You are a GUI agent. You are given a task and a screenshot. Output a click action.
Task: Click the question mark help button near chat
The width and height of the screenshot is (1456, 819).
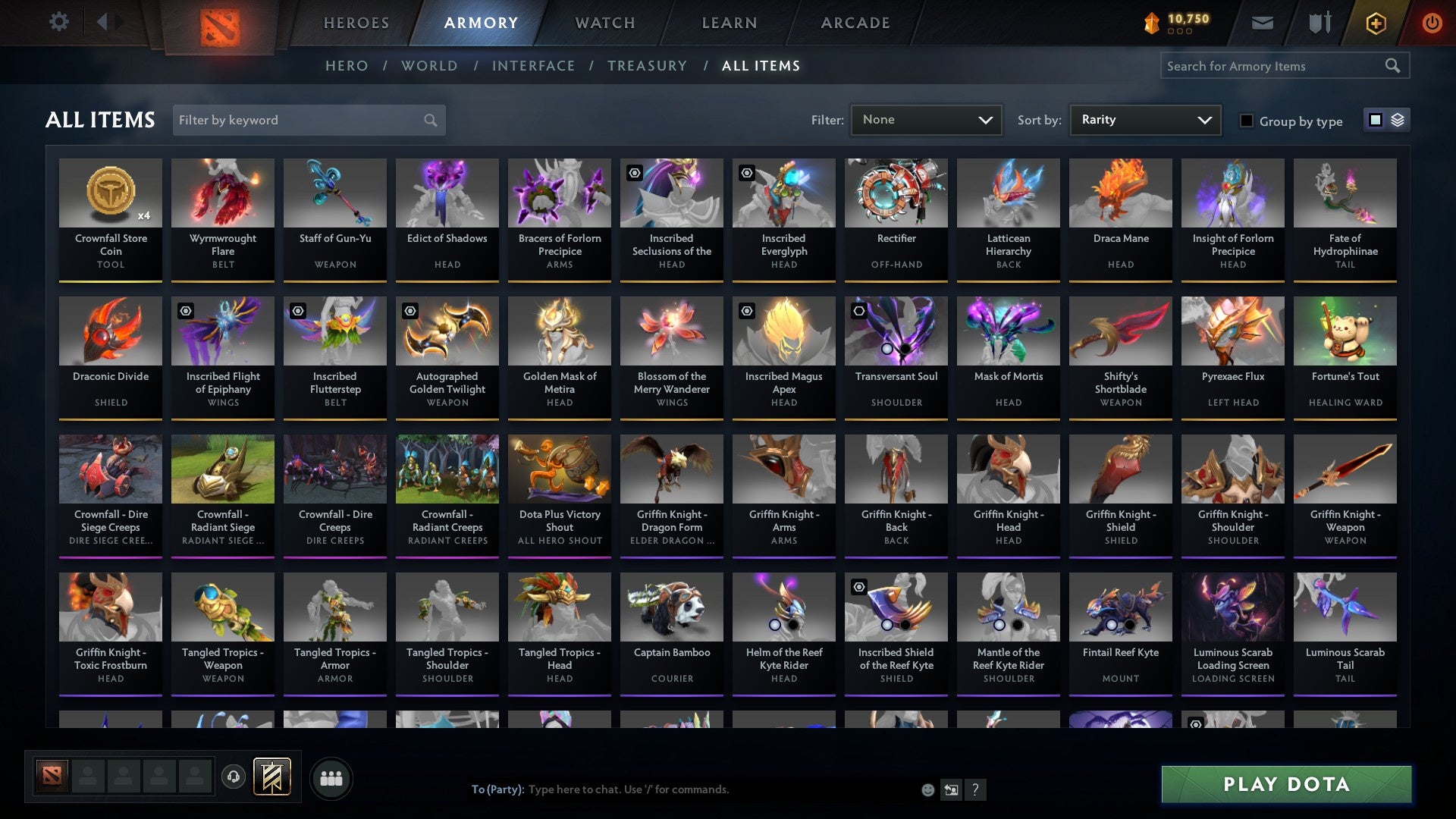[x=975, y=789]
